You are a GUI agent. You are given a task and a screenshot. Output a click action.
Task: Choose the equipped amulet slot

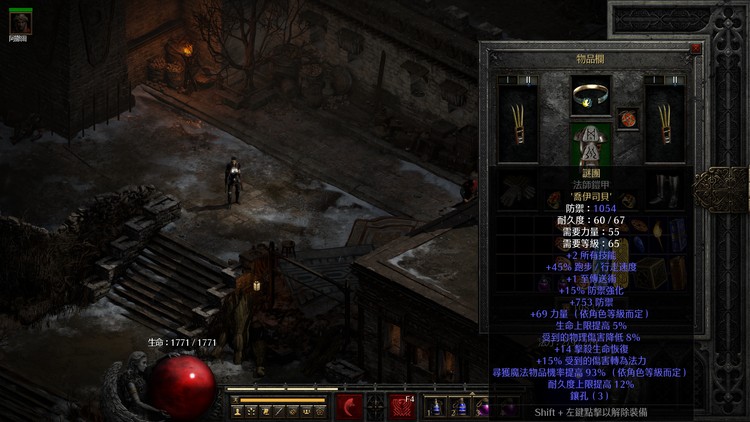point(628,119)
